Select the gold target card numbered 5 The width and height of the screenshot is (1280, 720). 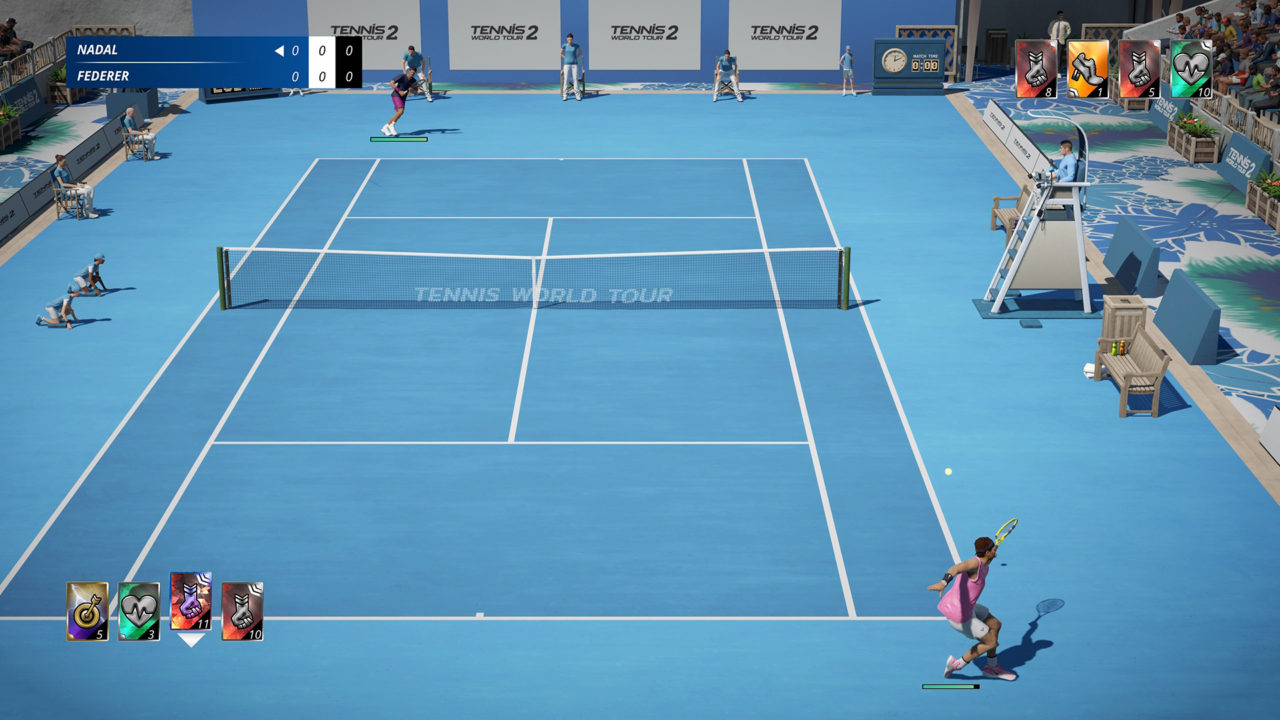pos(87,611)
